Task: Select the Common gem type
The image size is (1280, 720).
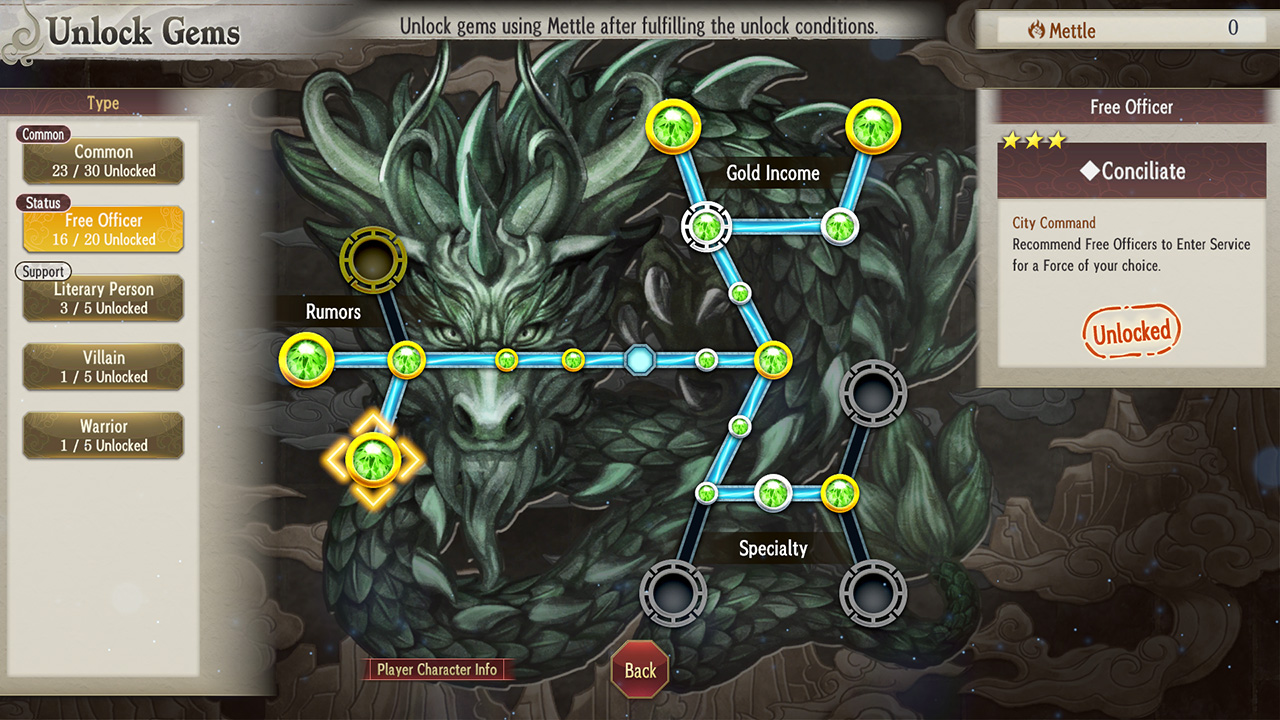Action: pos(103,161)
